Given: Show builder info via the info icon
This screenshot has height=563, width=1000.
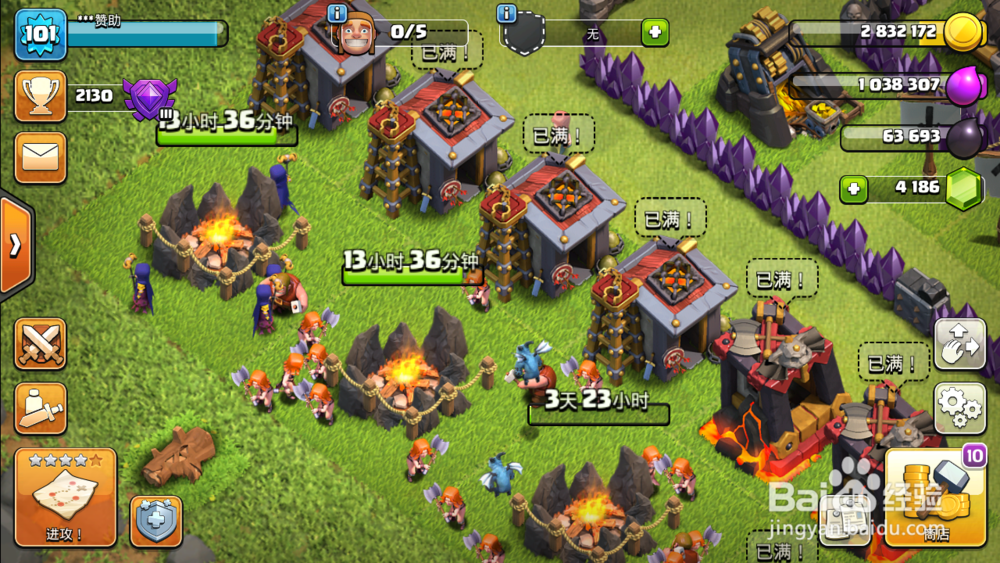Looking at the screenshot, I should (x=338, y=13).
